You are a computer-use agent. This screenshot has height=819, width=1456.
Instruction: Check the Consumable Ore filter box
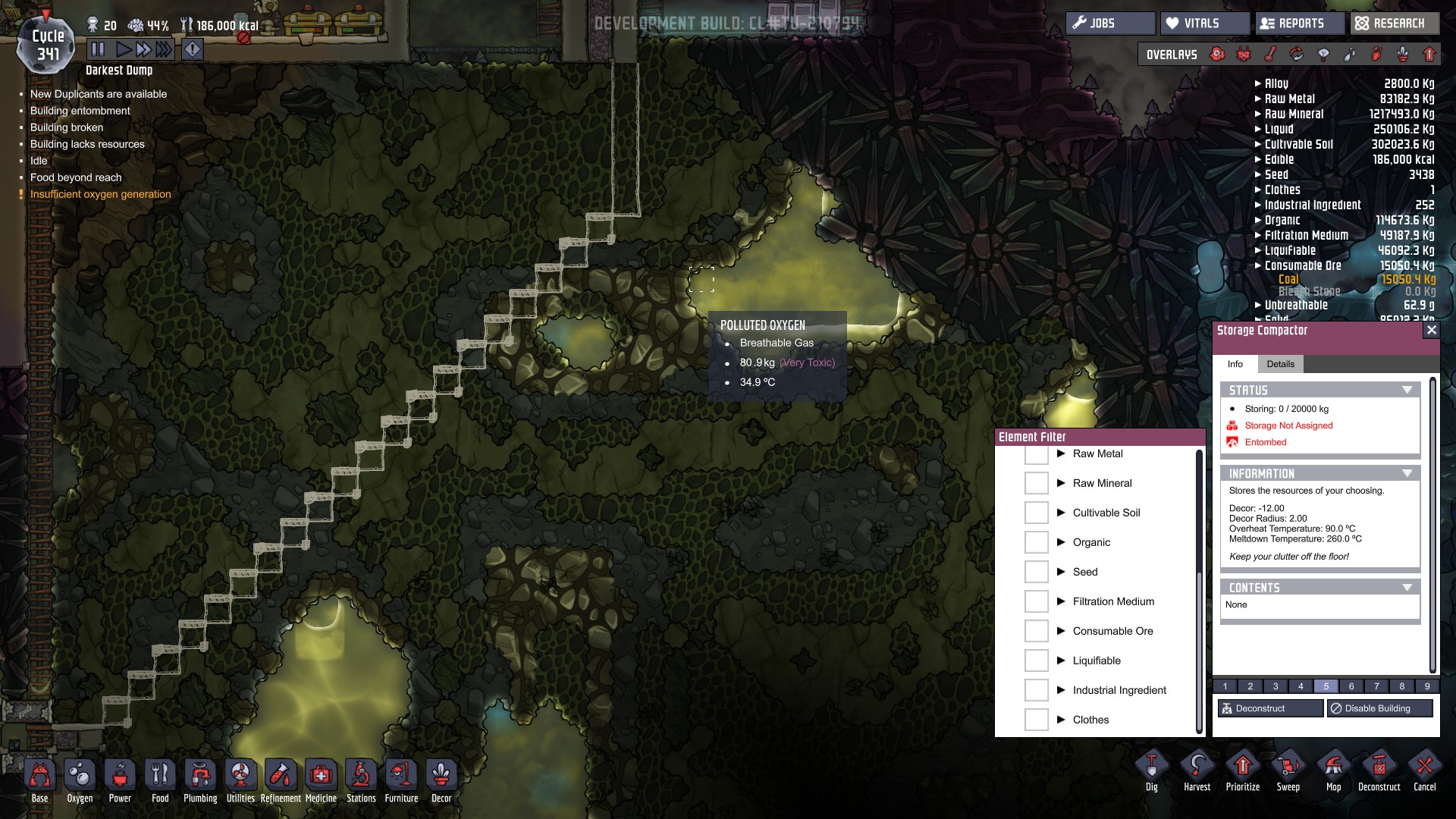tap(1036, 631)
